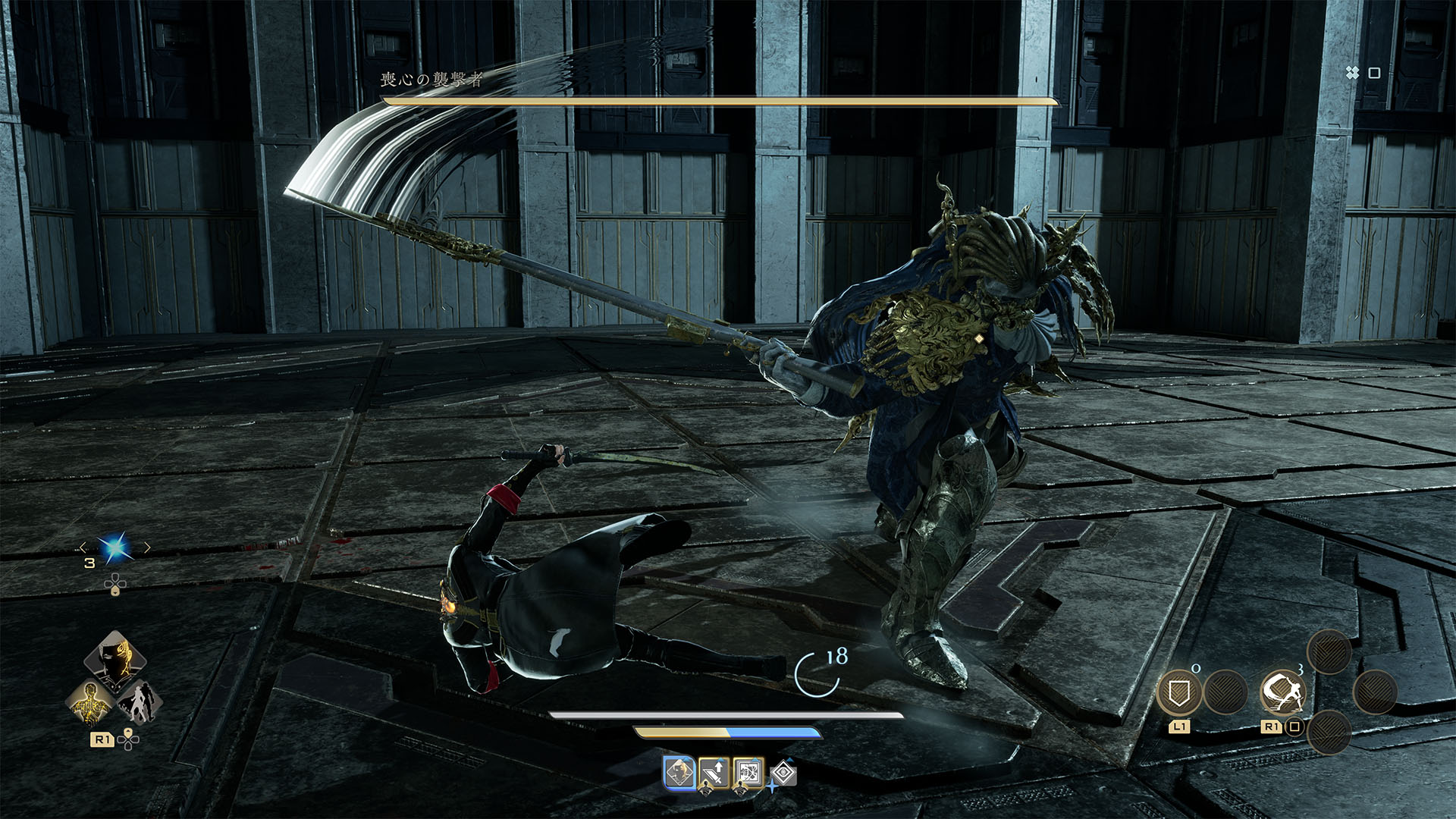Select the concentric diamond eye status icon
This screenshot has width=1456, height=819.
783,773
